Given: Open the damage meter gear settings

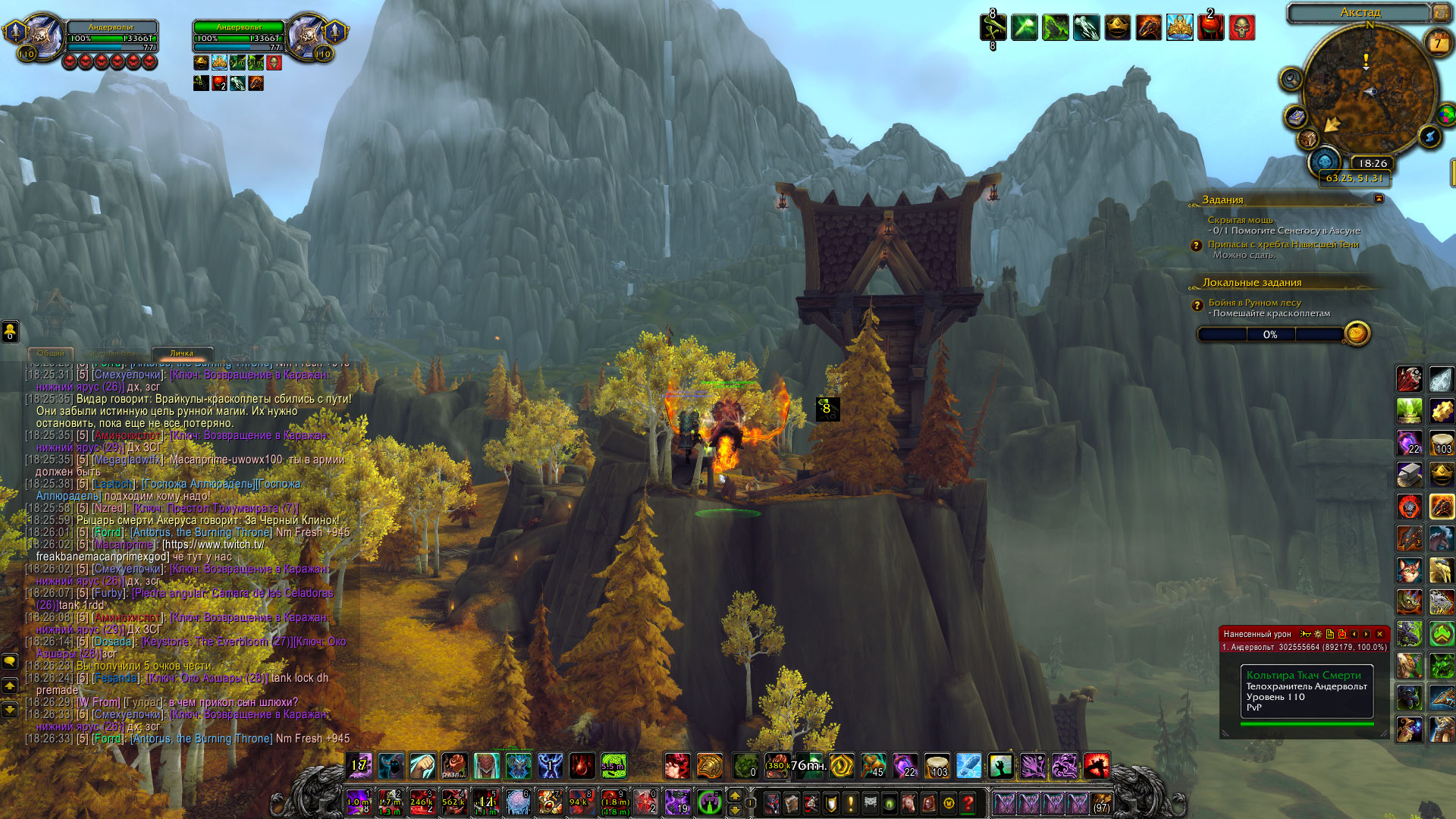Looking at the screenshot, I should coord(1318,634).
